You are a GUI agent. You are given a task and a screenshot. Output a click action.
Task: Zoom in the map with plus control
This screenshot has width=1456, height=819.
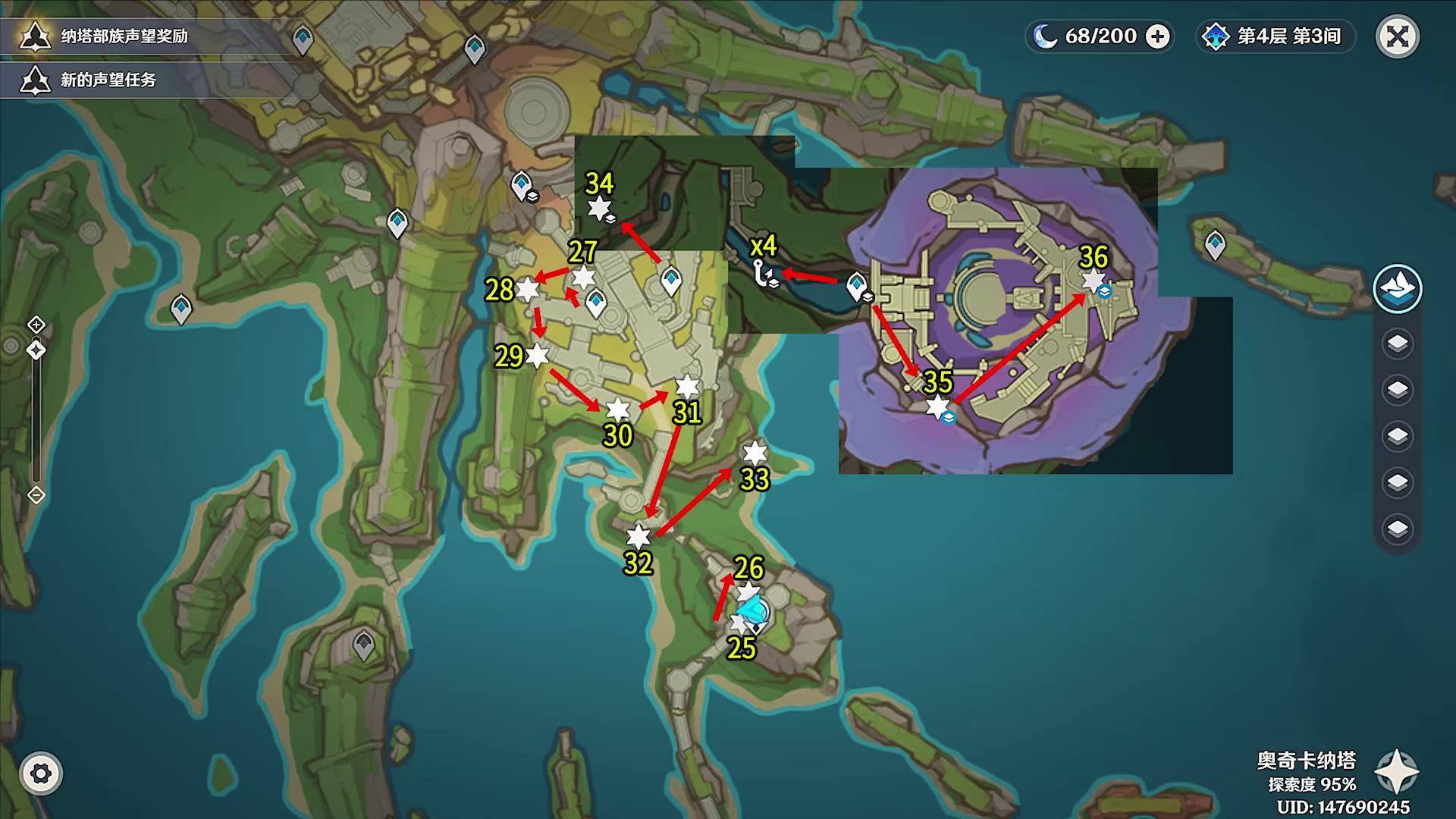tap(36, 325)
